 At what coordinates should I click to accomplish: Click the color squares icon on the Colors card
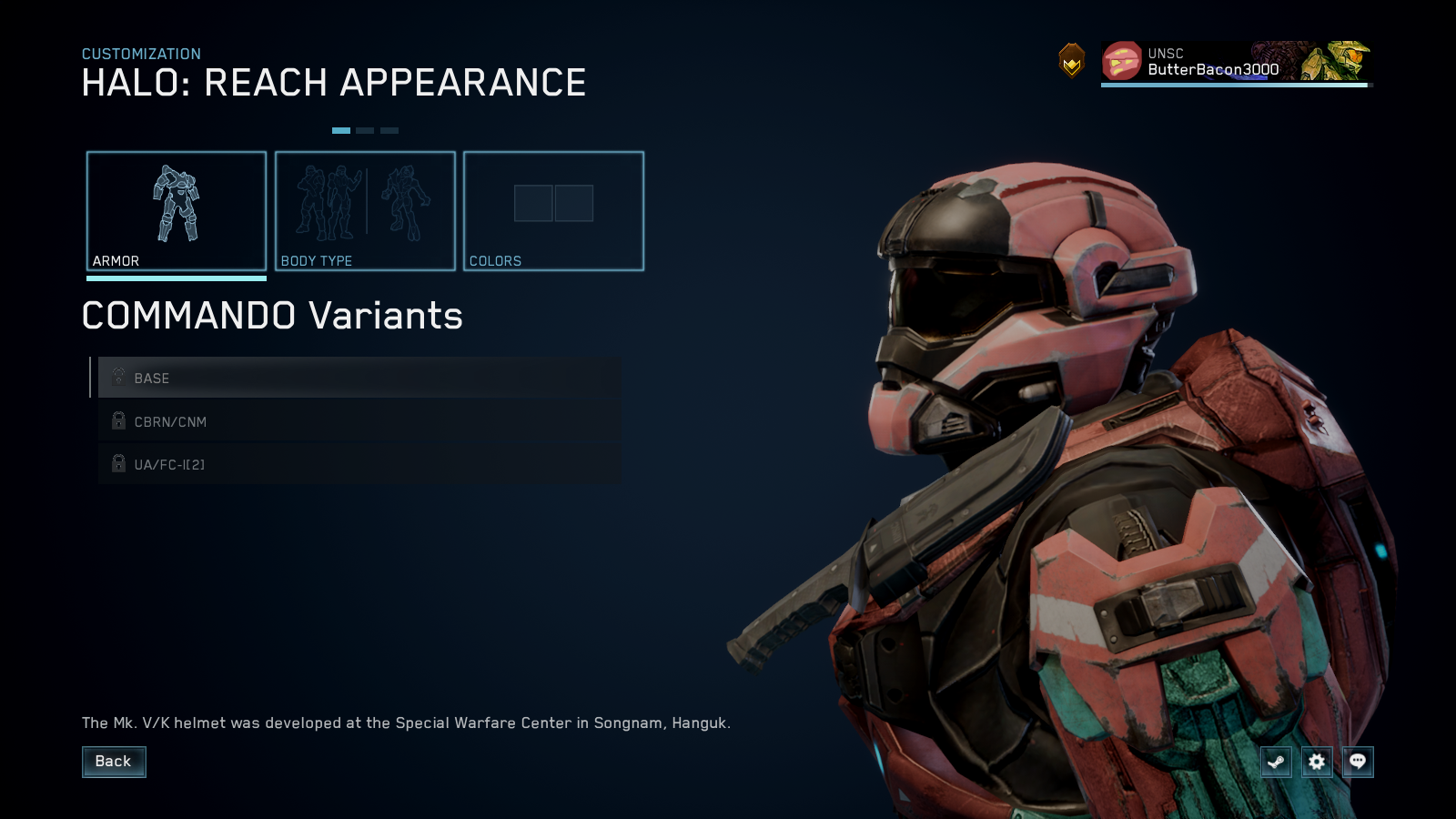click(x=554, y=204)
